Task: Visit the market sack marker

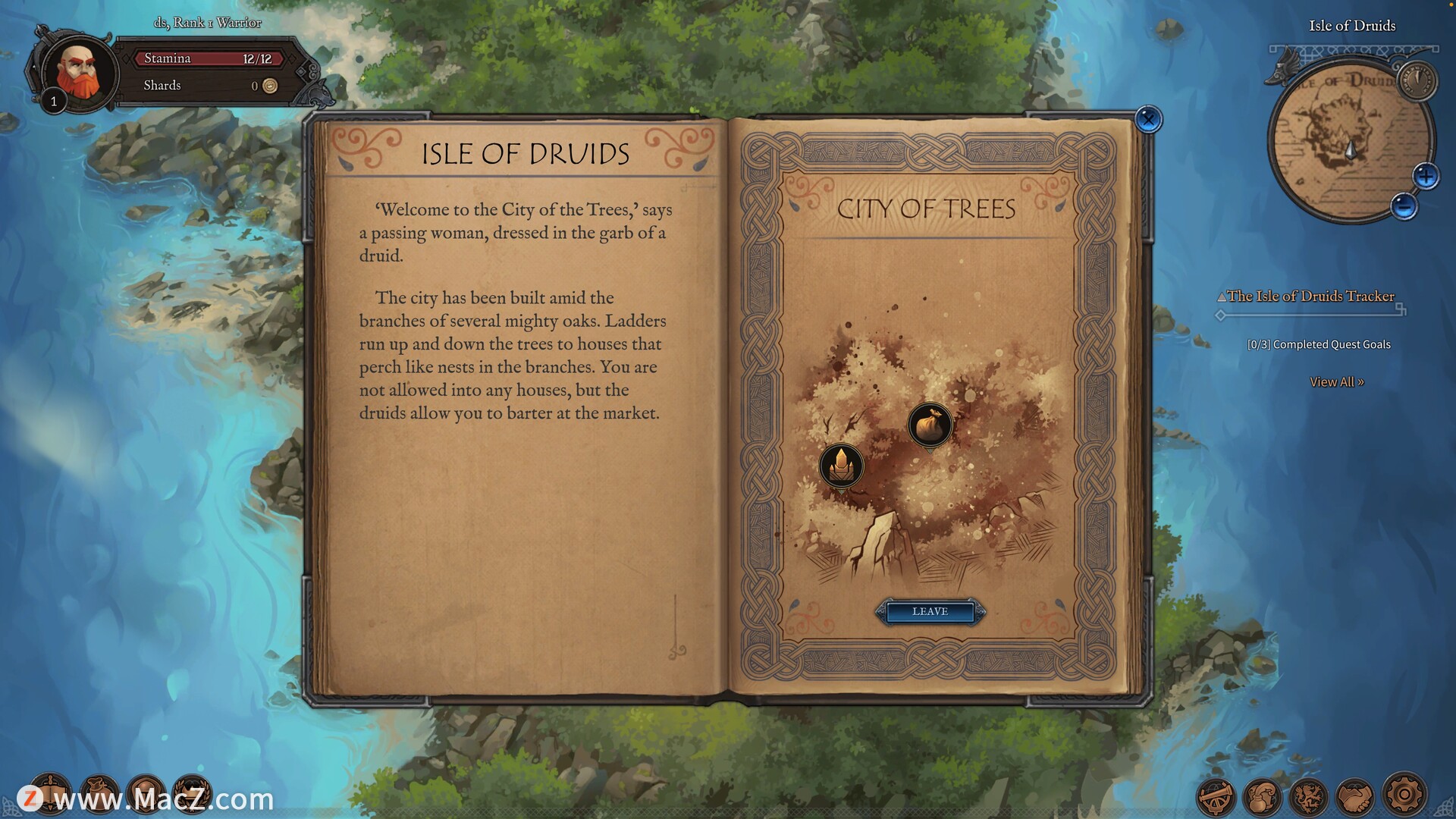Action: 930,425
